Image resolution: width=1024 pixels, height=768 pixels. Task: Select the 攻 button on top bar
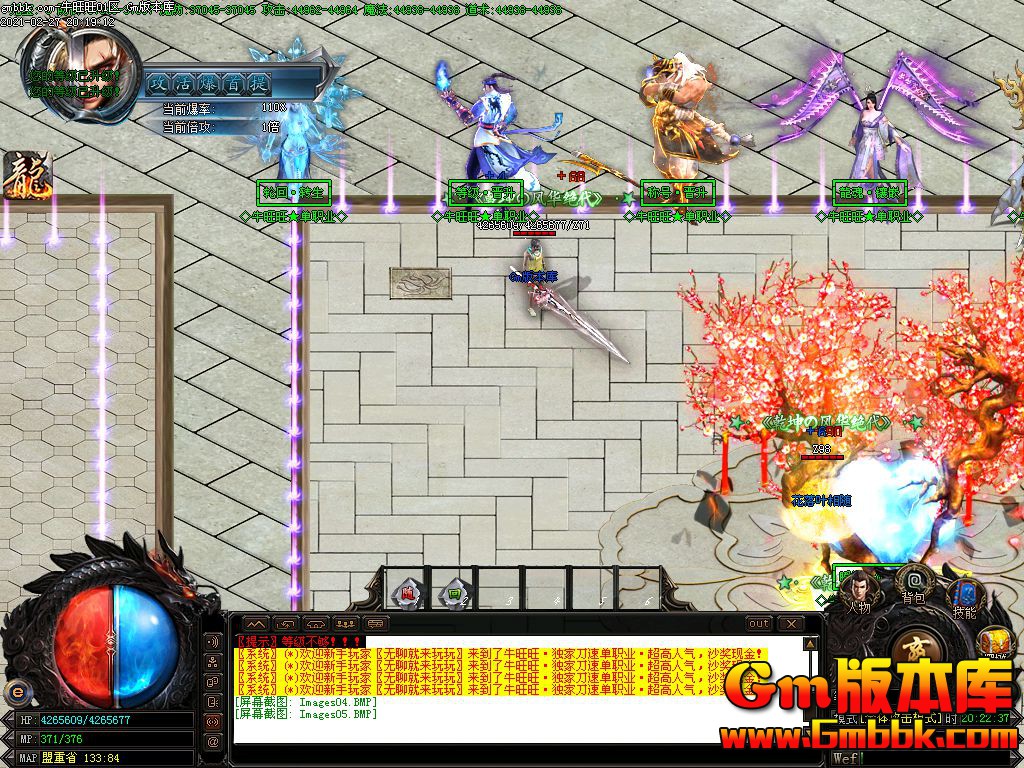[x=159, y=83]
